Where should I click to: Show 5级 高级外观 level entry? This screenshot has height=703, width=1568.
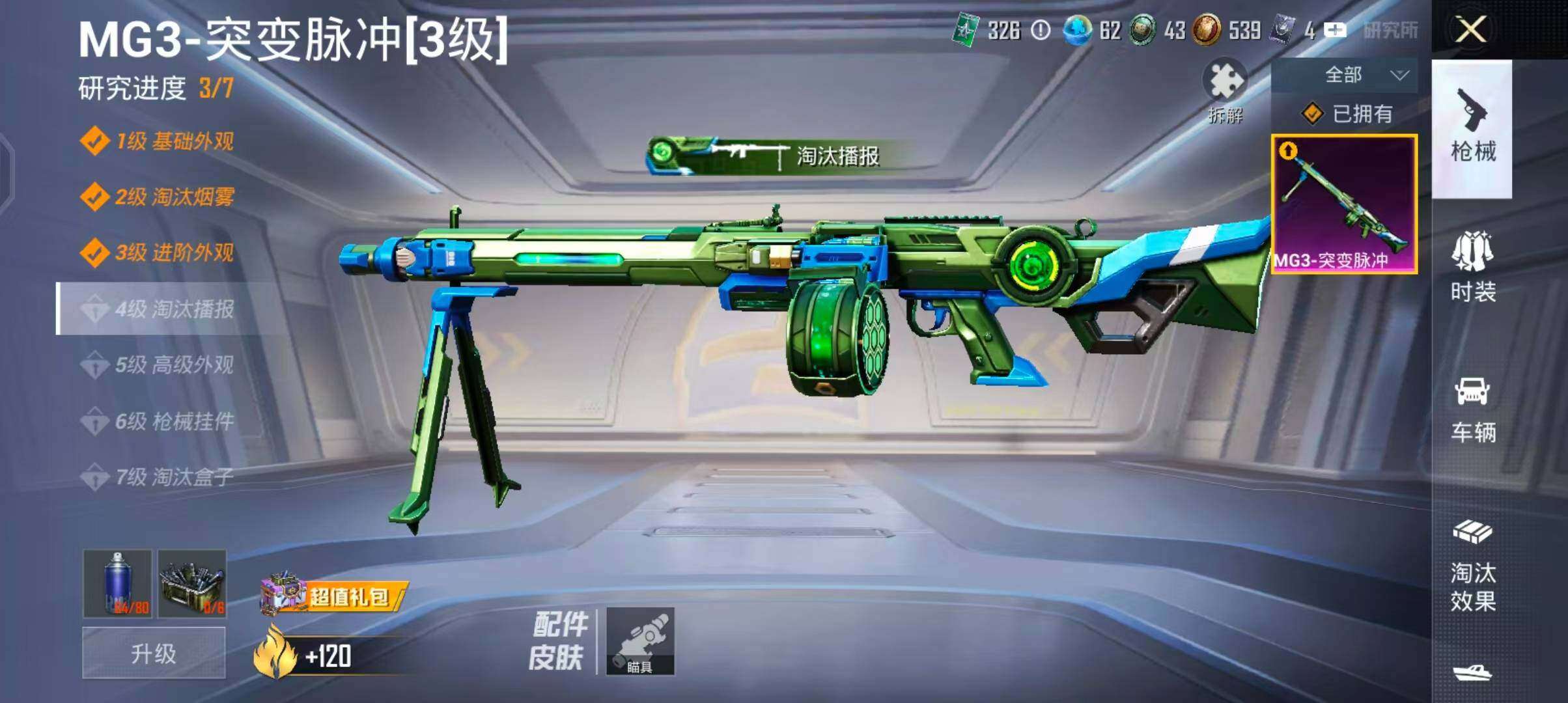point(158,365)
